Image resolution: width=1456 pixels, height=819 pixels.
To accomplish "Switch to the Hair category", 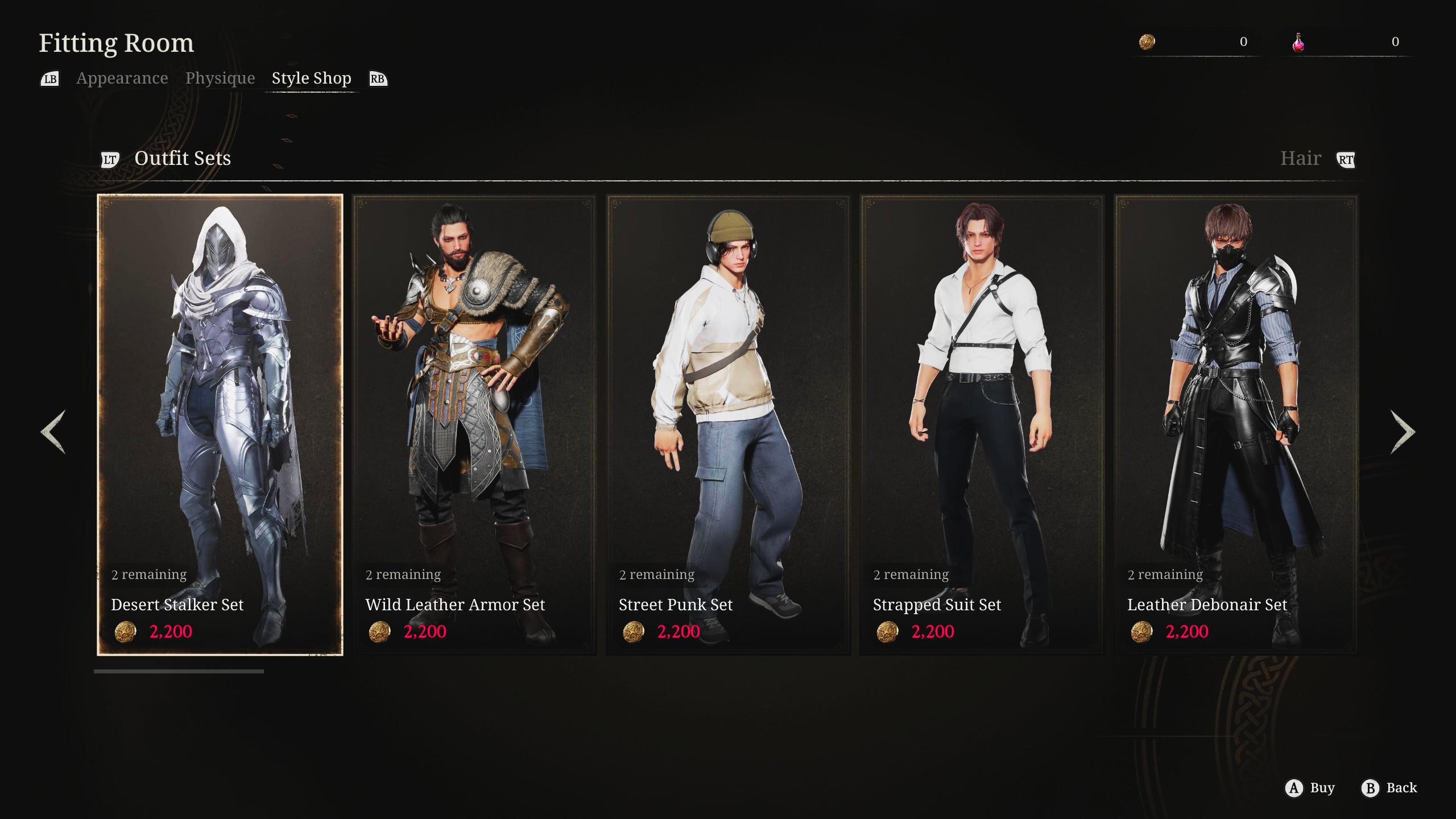I will 1300,158.
